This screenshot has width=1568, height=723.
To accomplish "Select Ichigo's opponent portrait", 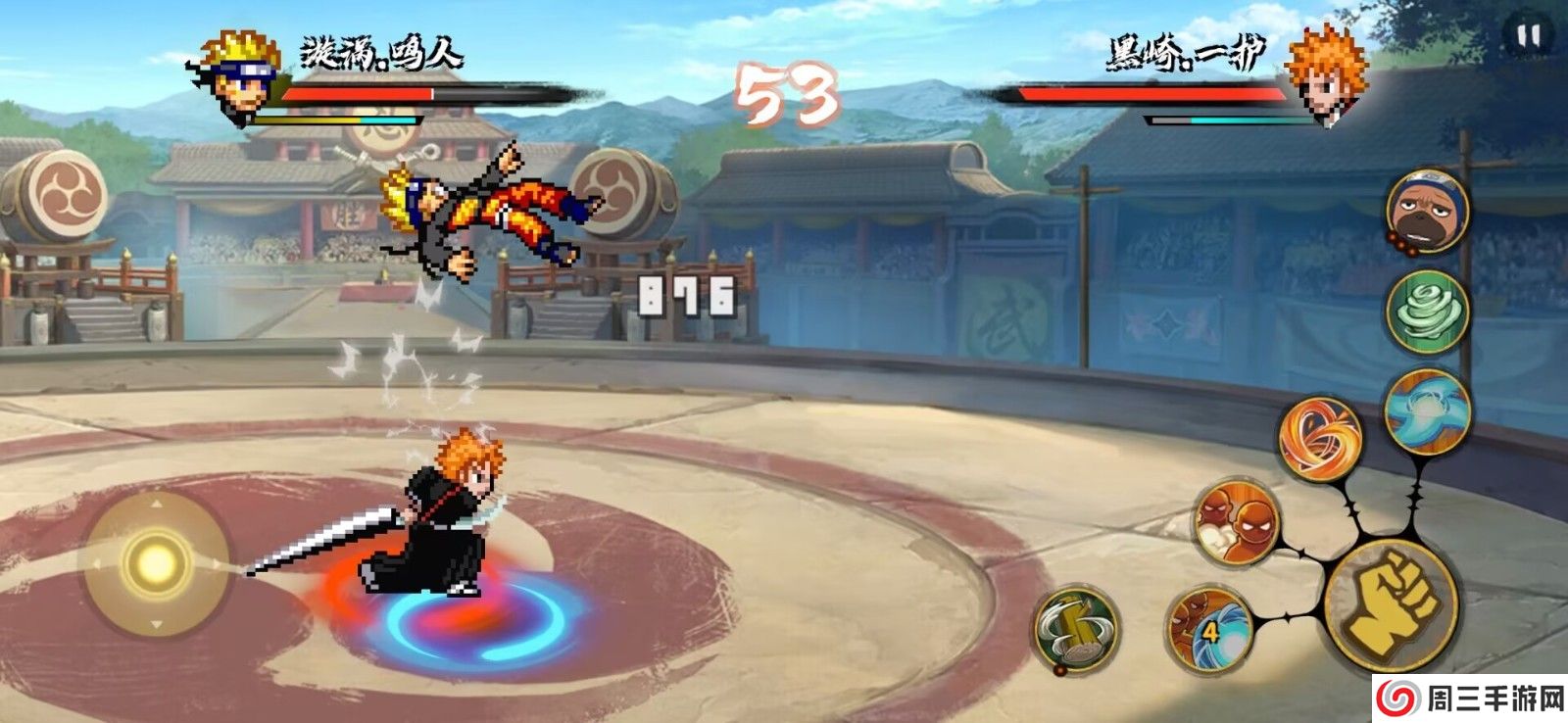I will click(1325, 74).
